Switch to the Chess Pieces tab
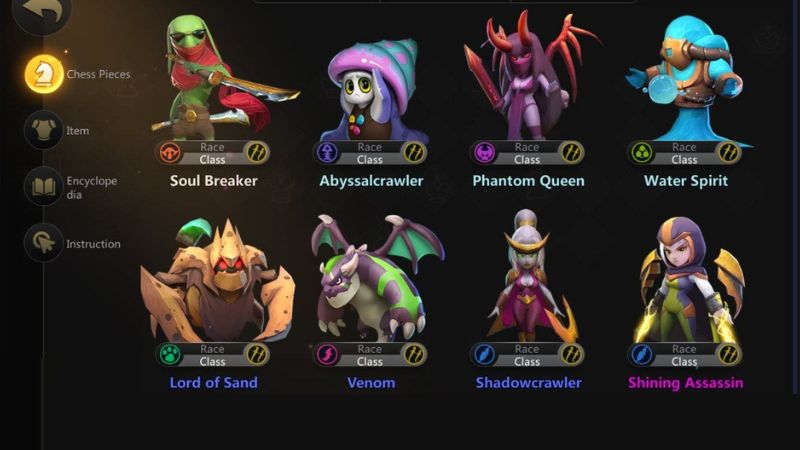The height and width of the screenshot is (450, 800). click(44, 73)
